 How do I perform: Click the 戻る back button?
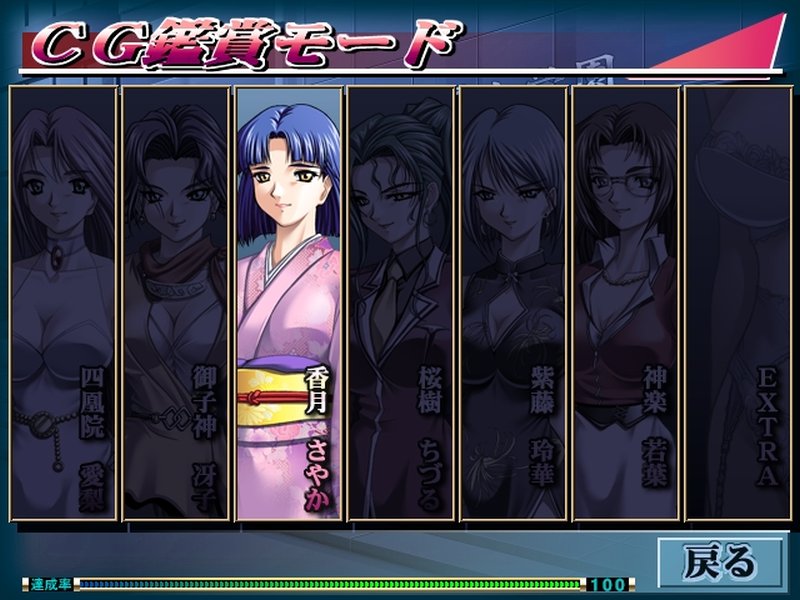pyautogui.click(x=720, y=562)
